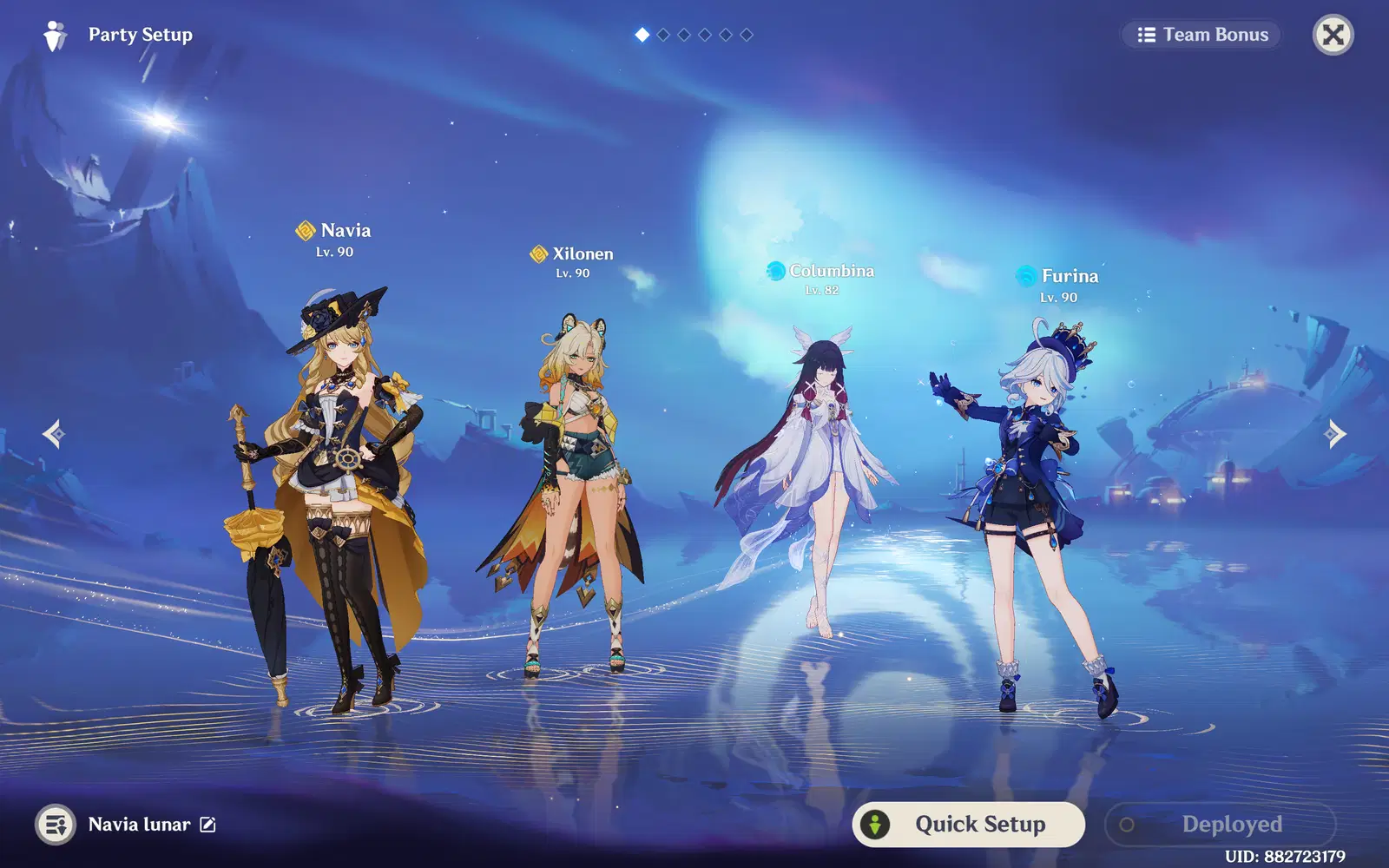Open the team list icon bottom left
The height and width of the screenshot is (868, 1389).
[56, 825]
